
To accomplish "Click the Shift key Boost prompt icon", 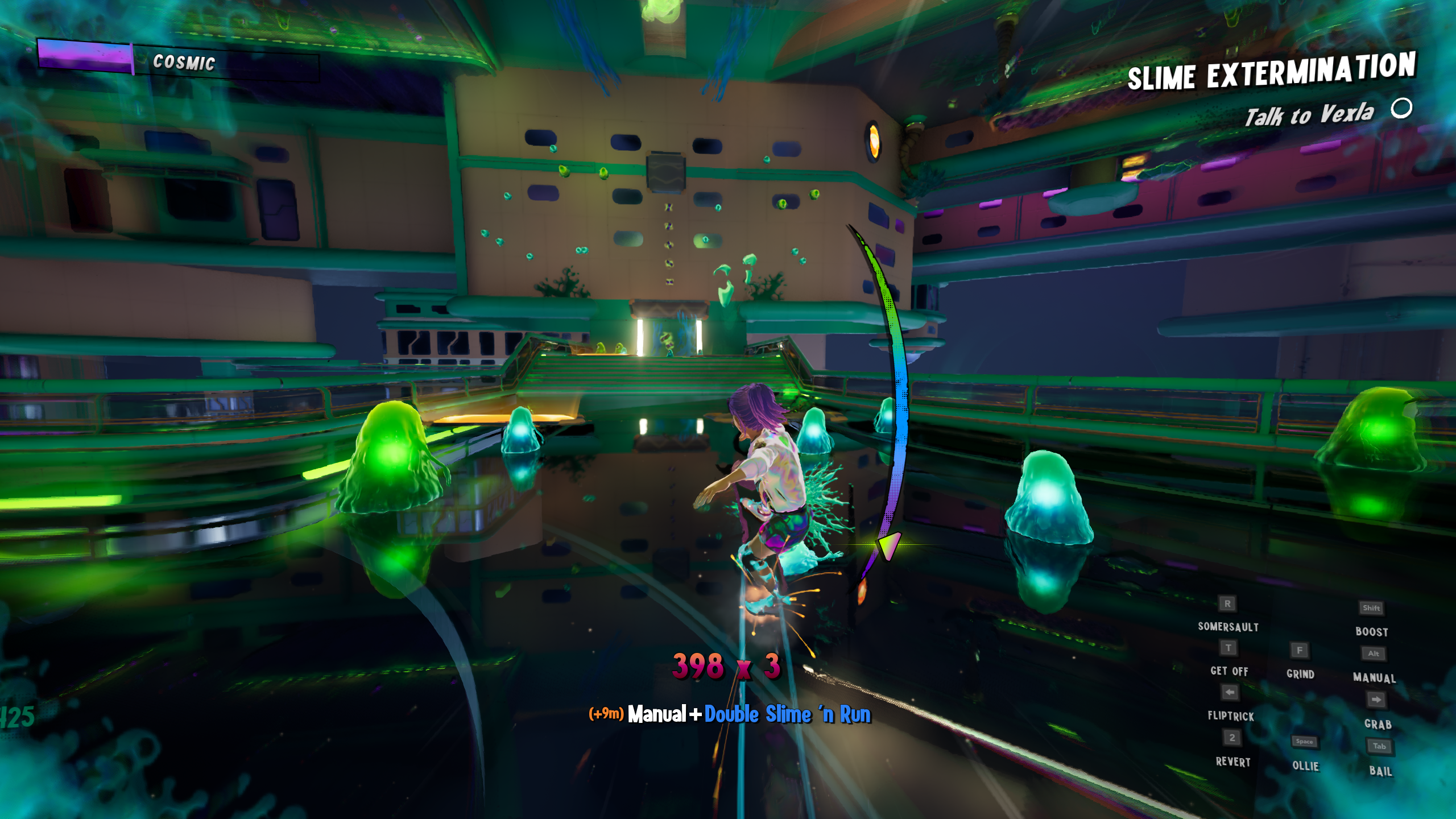I will (1372, 609).
